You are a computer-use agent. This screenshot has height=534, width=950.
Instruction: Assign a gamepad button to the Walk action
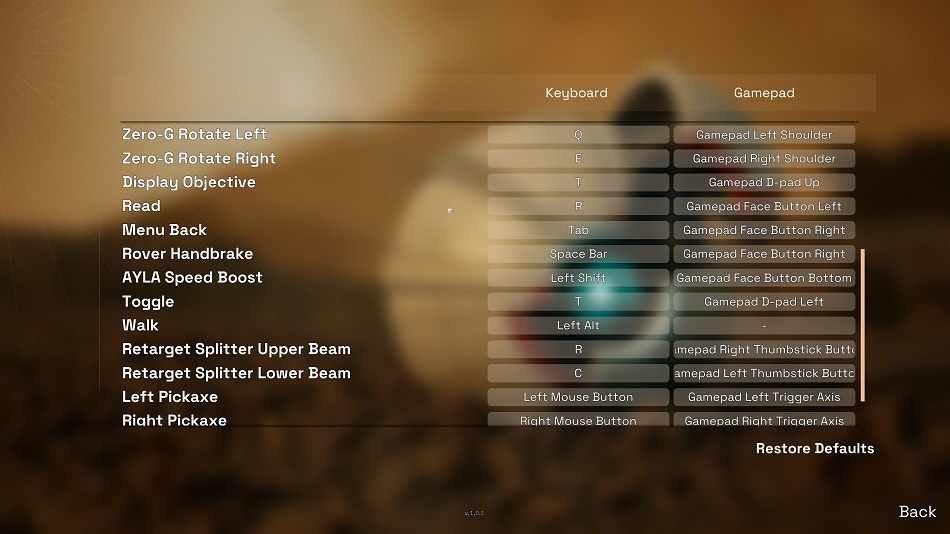[764, 326]
